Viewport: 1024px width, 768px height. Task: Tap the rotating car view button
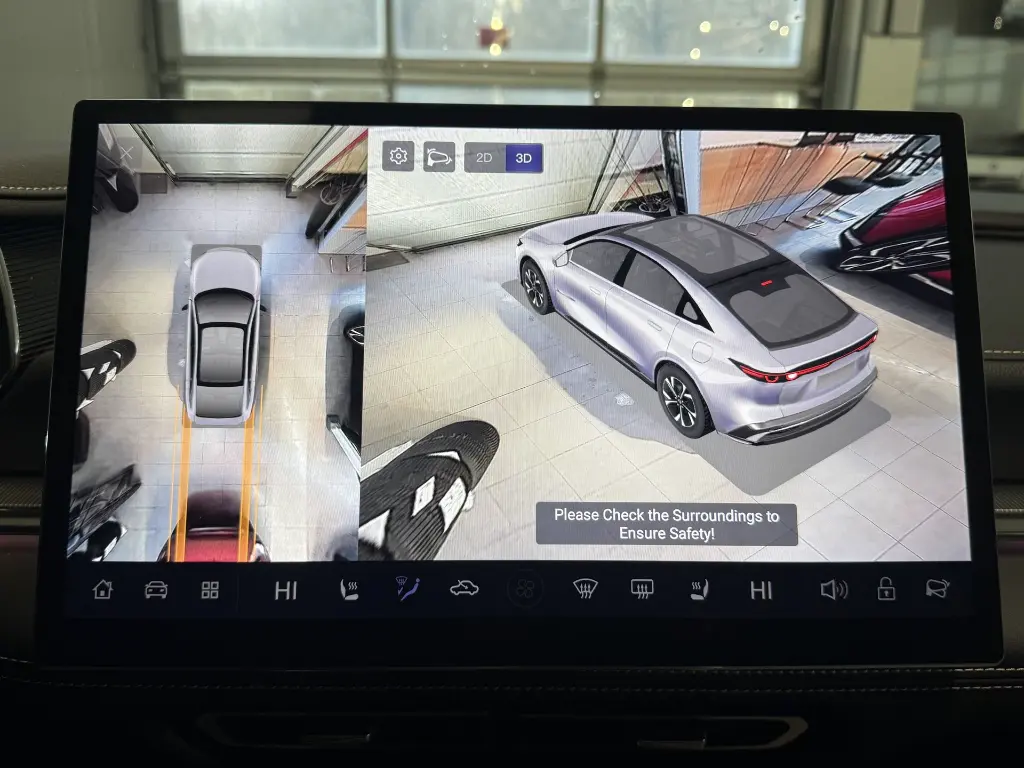[x=439, y=156]
